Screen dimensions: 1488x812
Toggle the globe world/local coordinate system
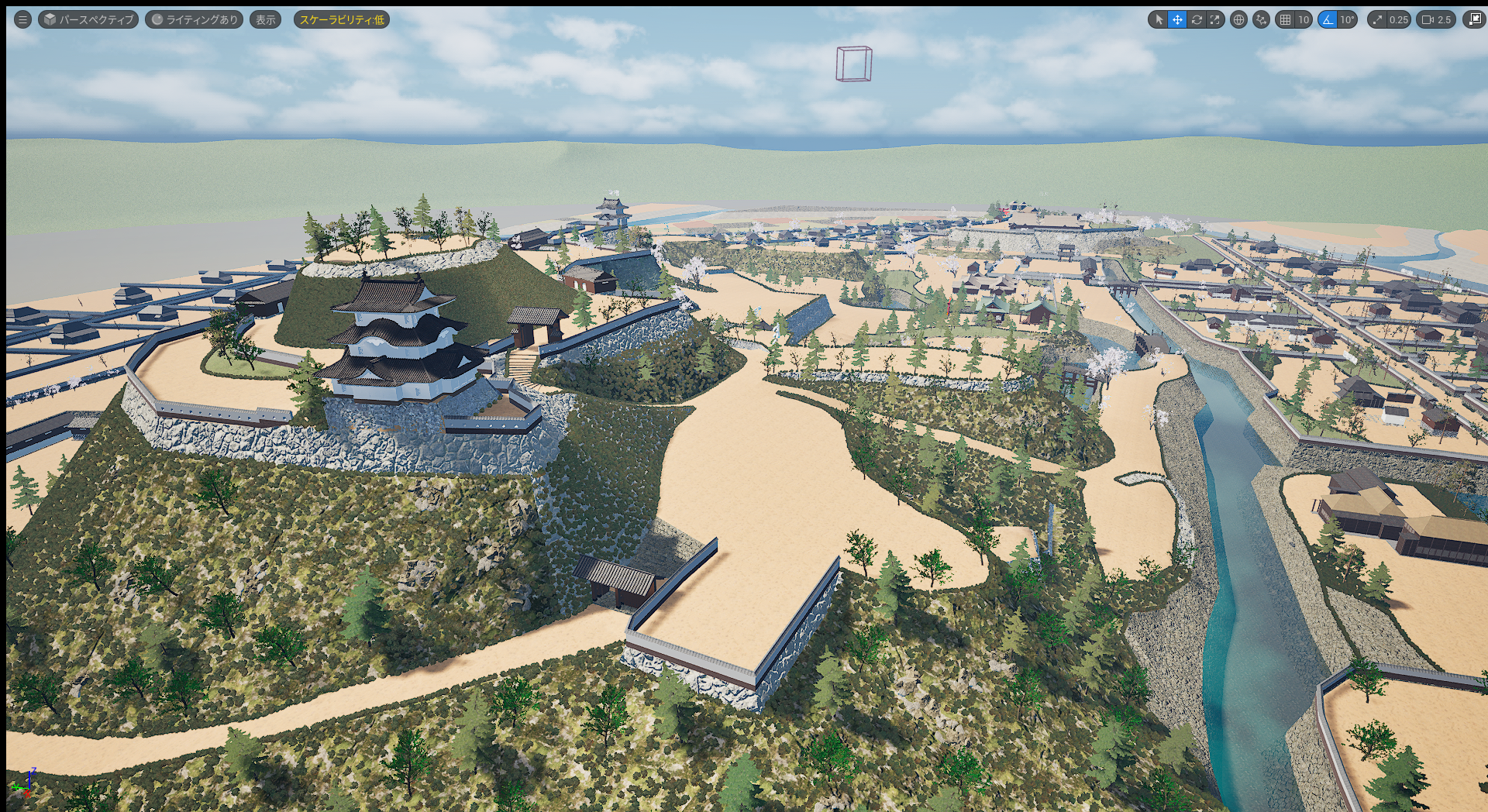point(1238,19)
